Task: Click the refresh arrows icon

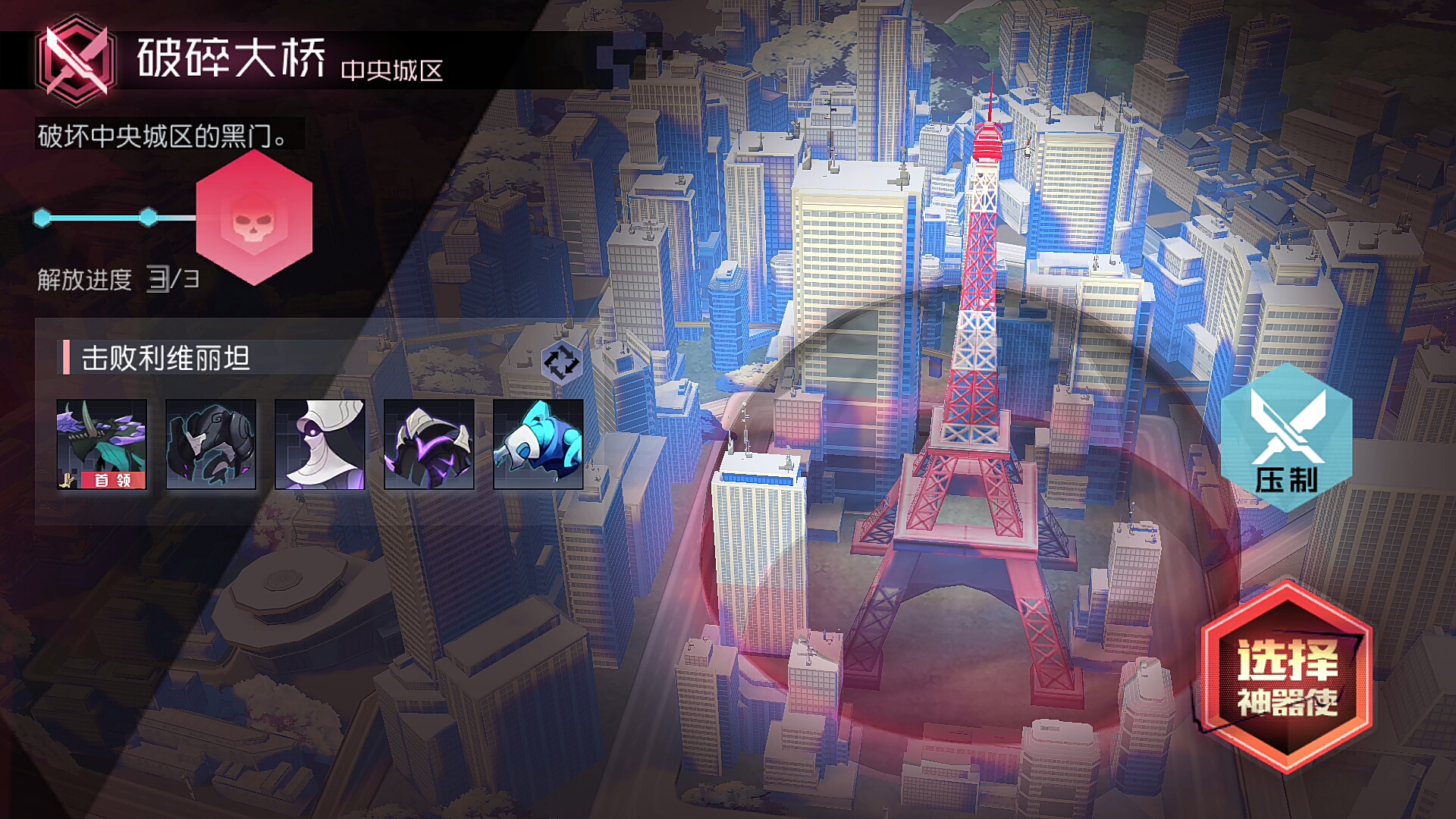Action: (x=561, y=362)
